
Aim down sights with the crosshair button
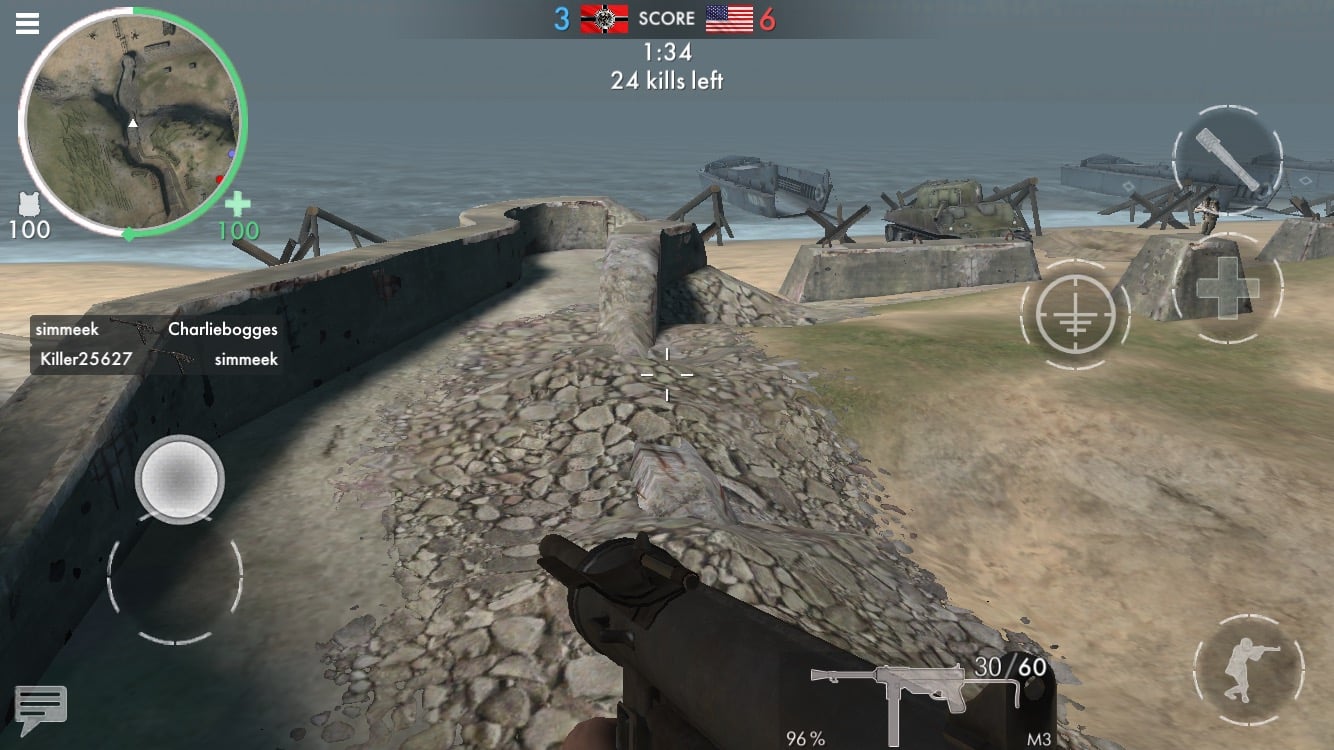pyautogui.click(x=1075, y=315)
